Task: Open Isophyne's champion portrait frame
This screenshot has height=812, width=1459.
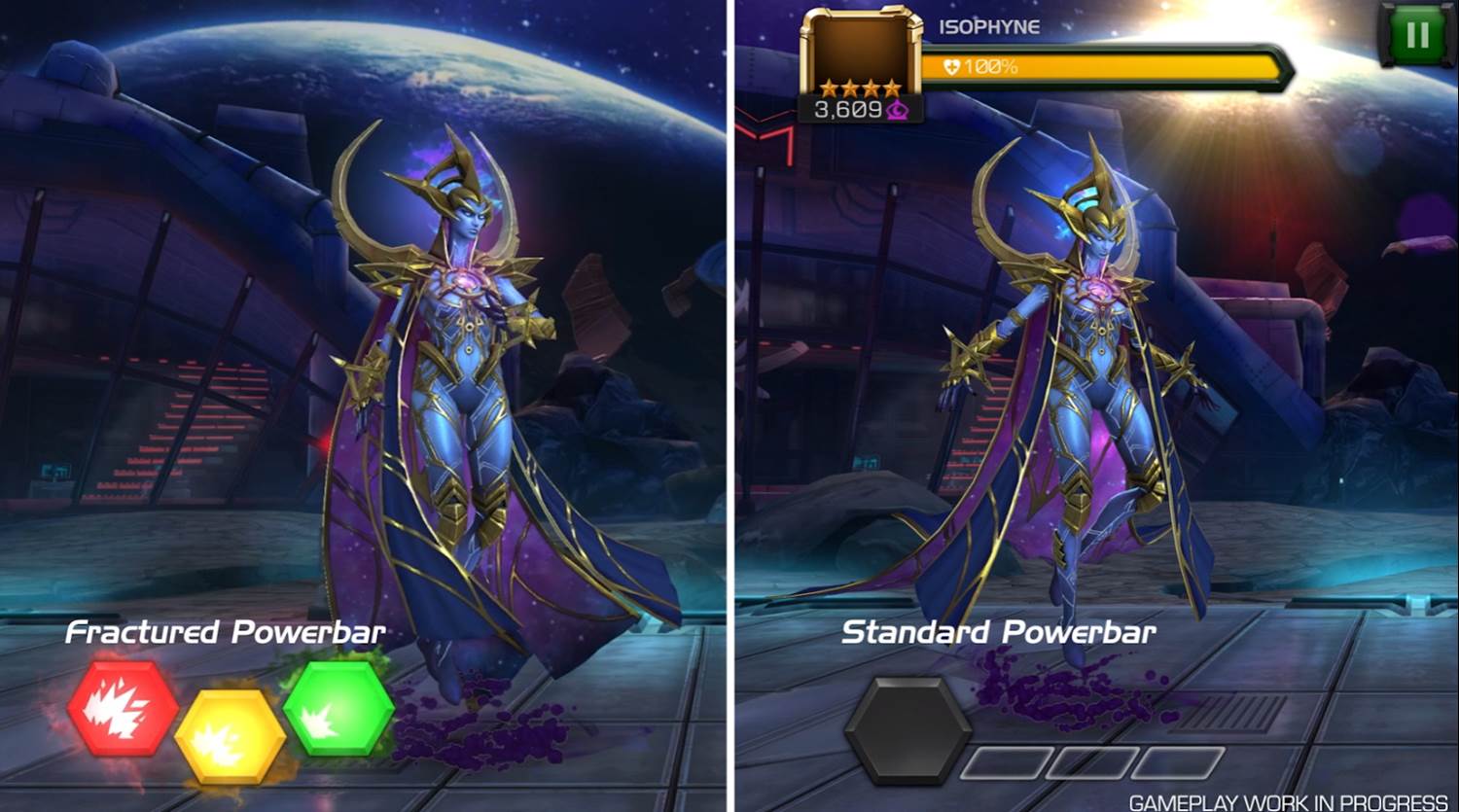Action: point(861,51)
